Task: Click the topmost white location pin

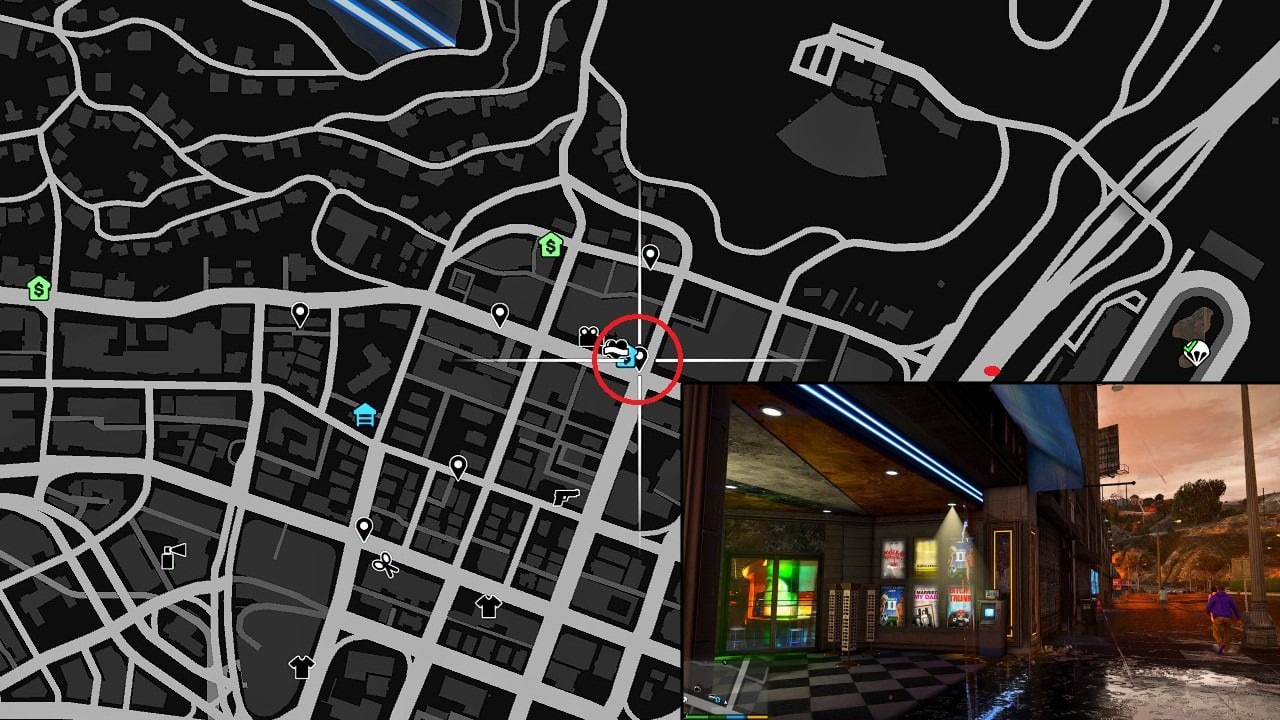Action: 651,255
